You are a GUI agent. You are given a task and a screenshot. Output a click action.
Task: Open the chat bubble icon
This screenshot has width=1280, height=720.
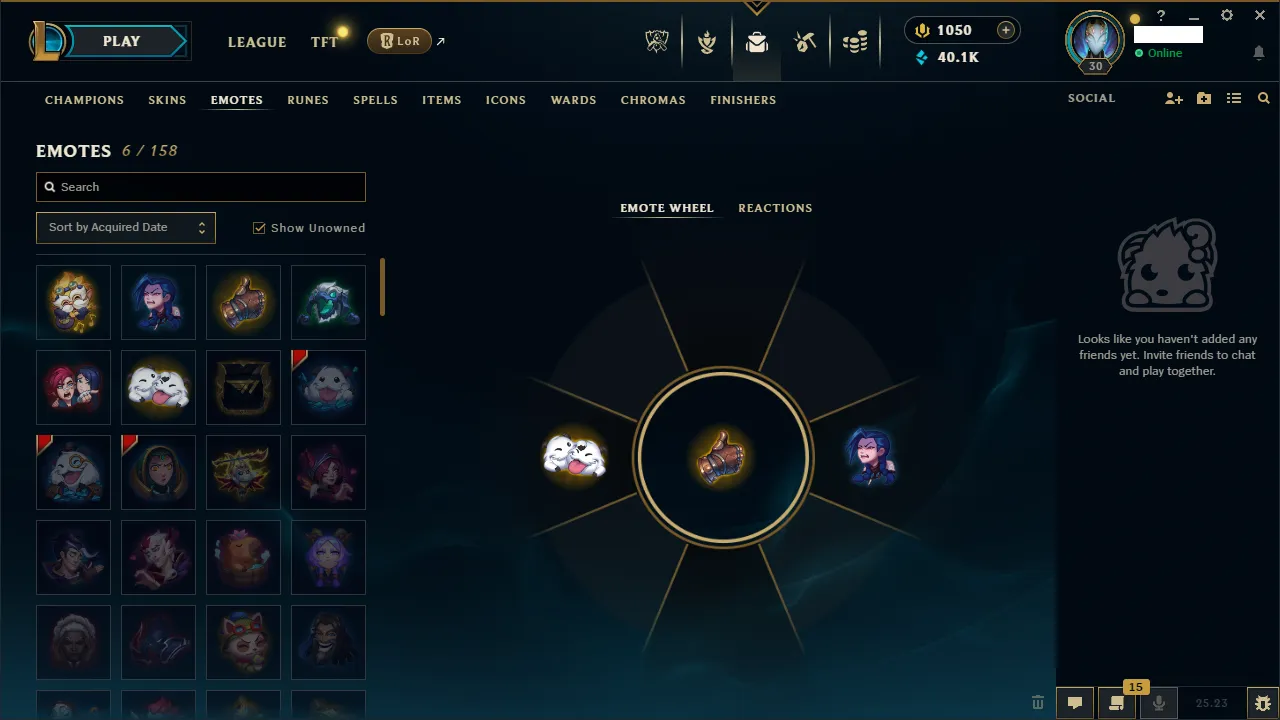pos(1074,703)
